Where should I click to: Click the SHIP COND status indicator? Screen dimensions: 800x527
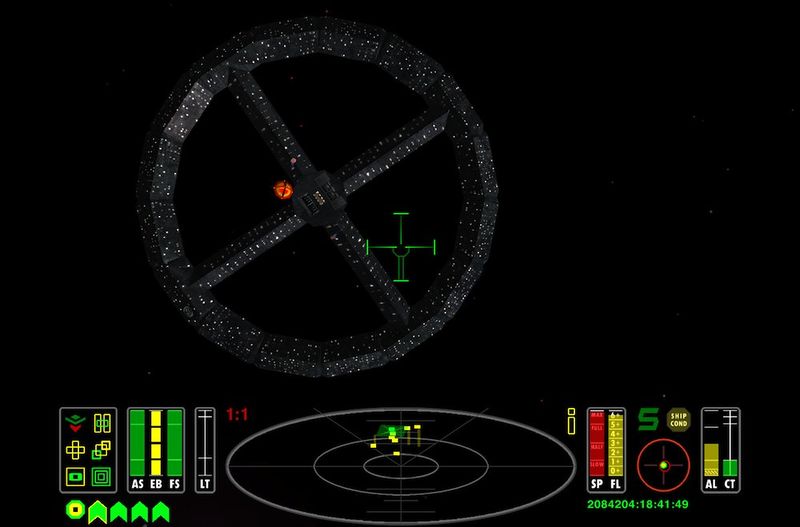[x=680, y=421]
